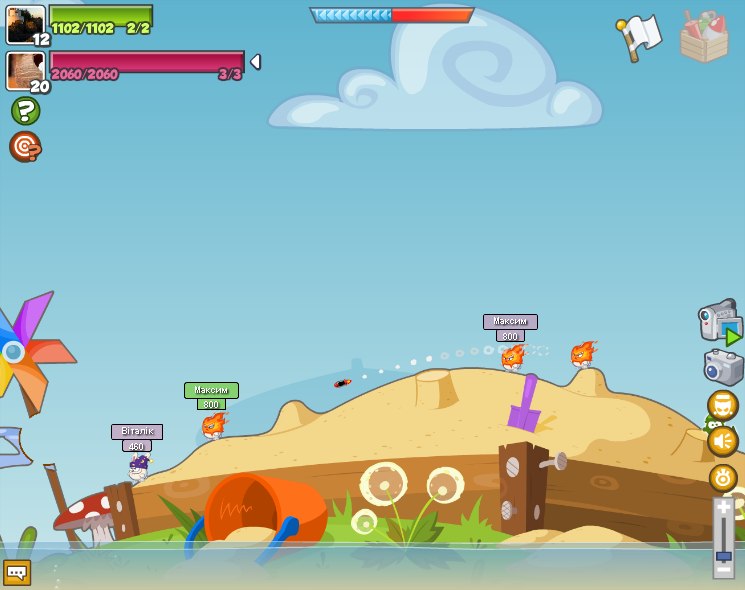Image resolution: width=745 pixels, height=590 pixels.
Task: Click the round eye view button
Action: [x=722, y=478]
